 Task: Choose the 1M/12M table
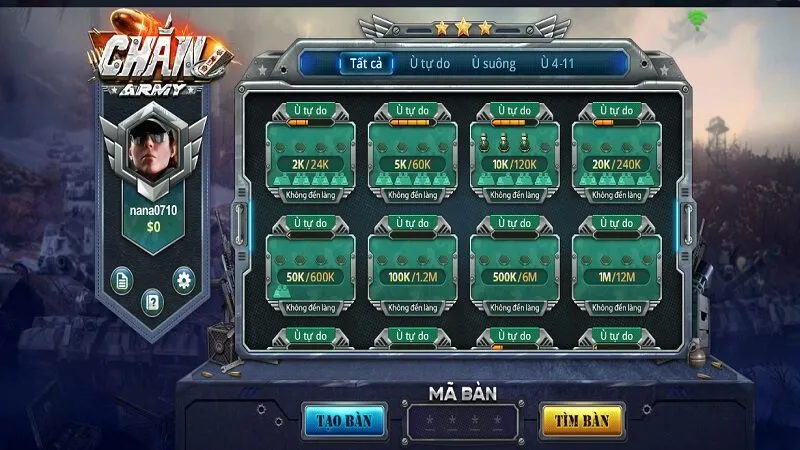pos(616,267)
